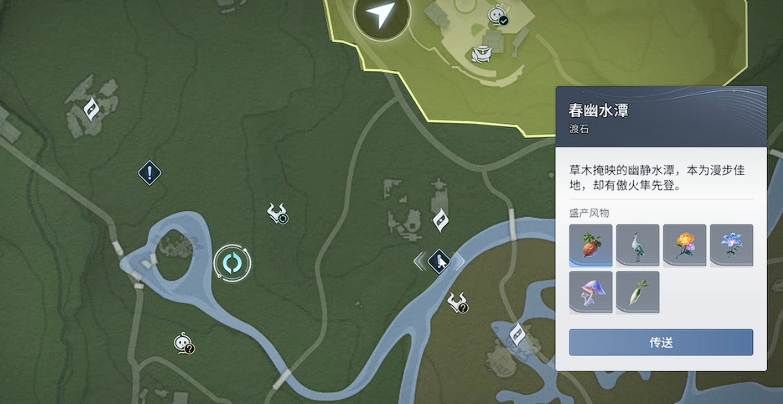Click the player location arrow marker
The width and height of the screenshot is (783, 404).
pyautogui.click(x=380, y=14)
